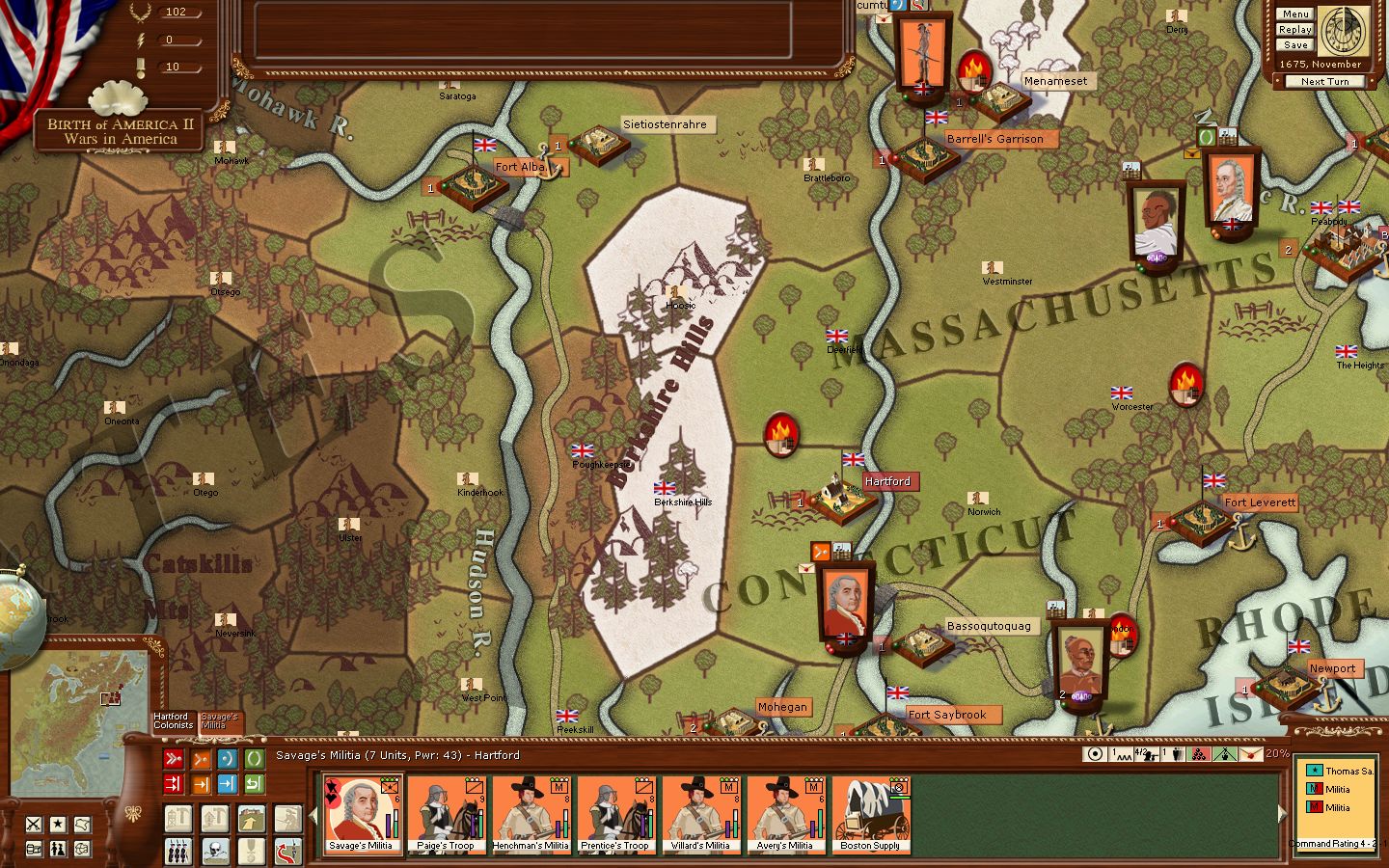
Task: Choose the Paige's Troop unit card
Action: click(x=446, y=815)
